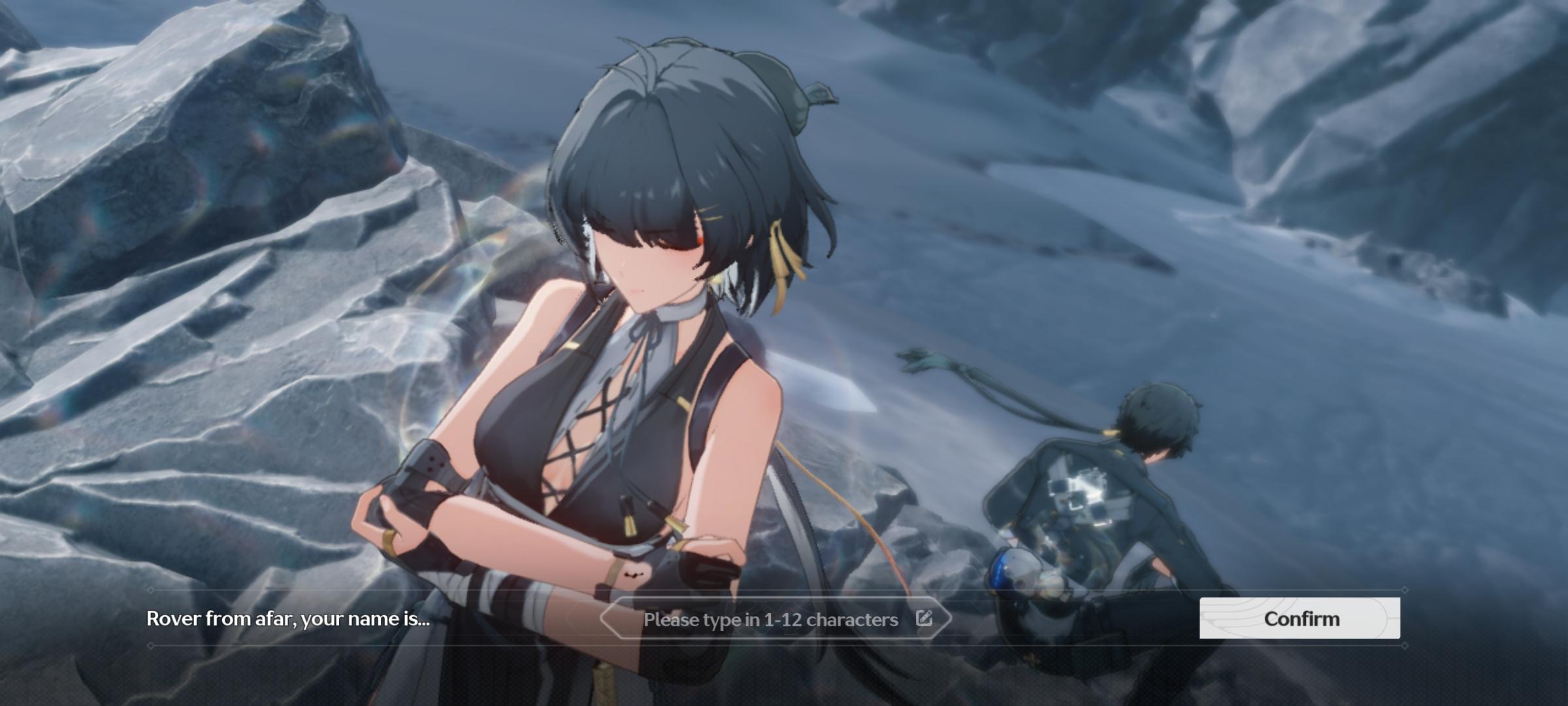
Task: Focus the name input field
Action: [x=770, y=619]
